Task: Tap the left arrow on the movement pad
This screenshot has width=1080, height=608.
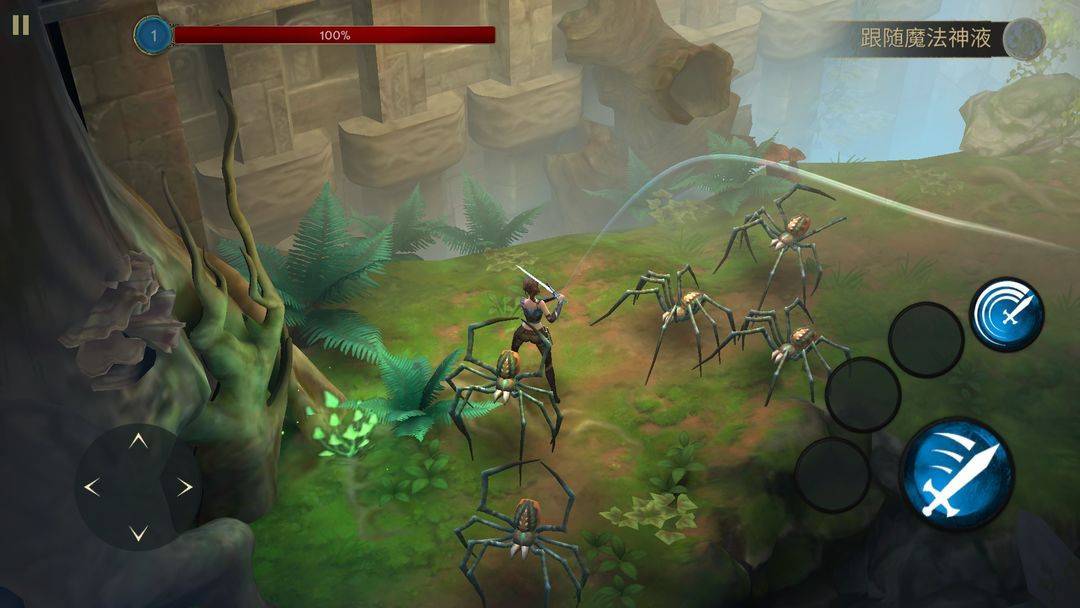Action: (92, 487)
